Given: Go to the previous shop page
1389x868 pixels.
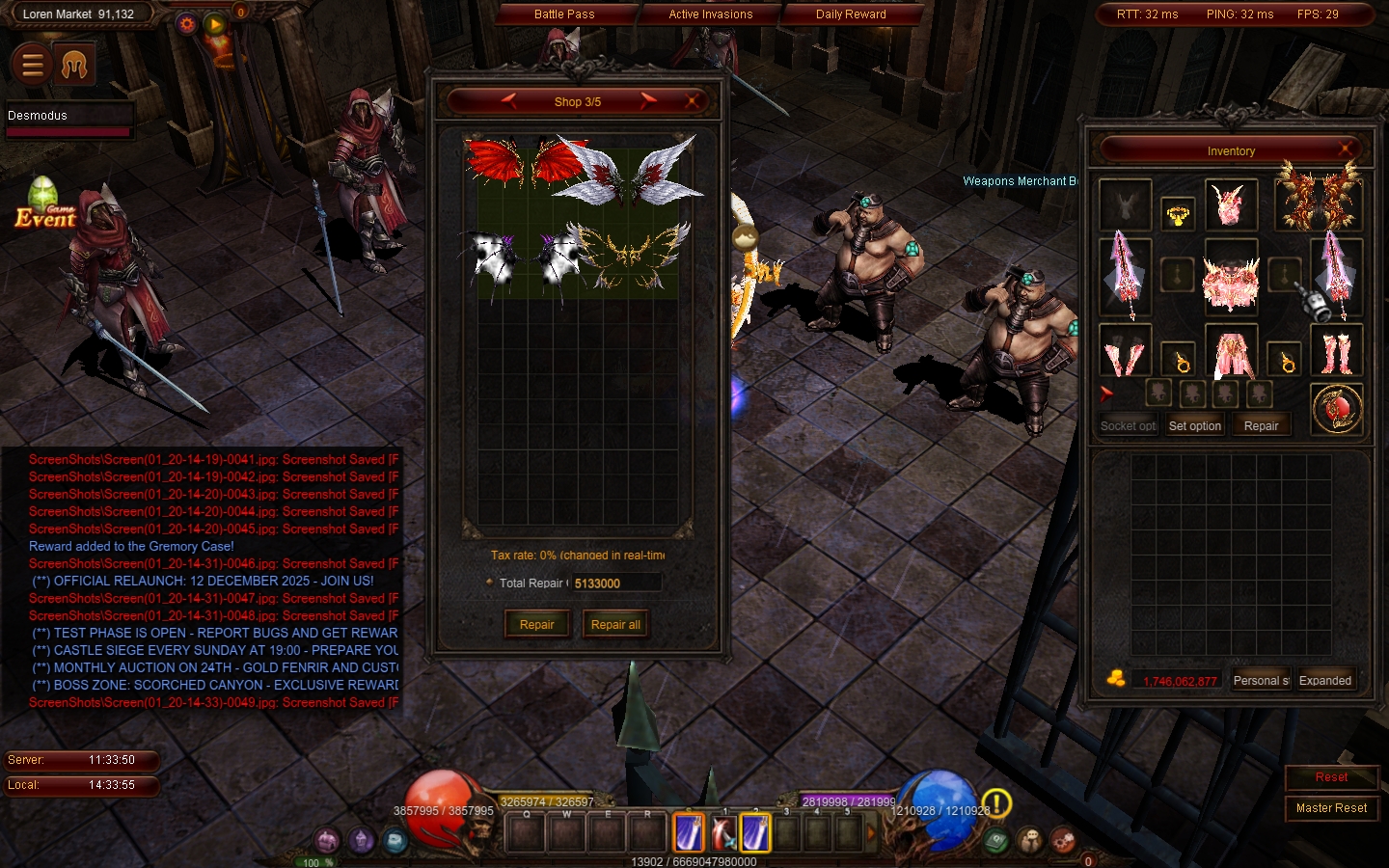Looking at the screenshot, I should pyautogui.click(x=509, y=100).
